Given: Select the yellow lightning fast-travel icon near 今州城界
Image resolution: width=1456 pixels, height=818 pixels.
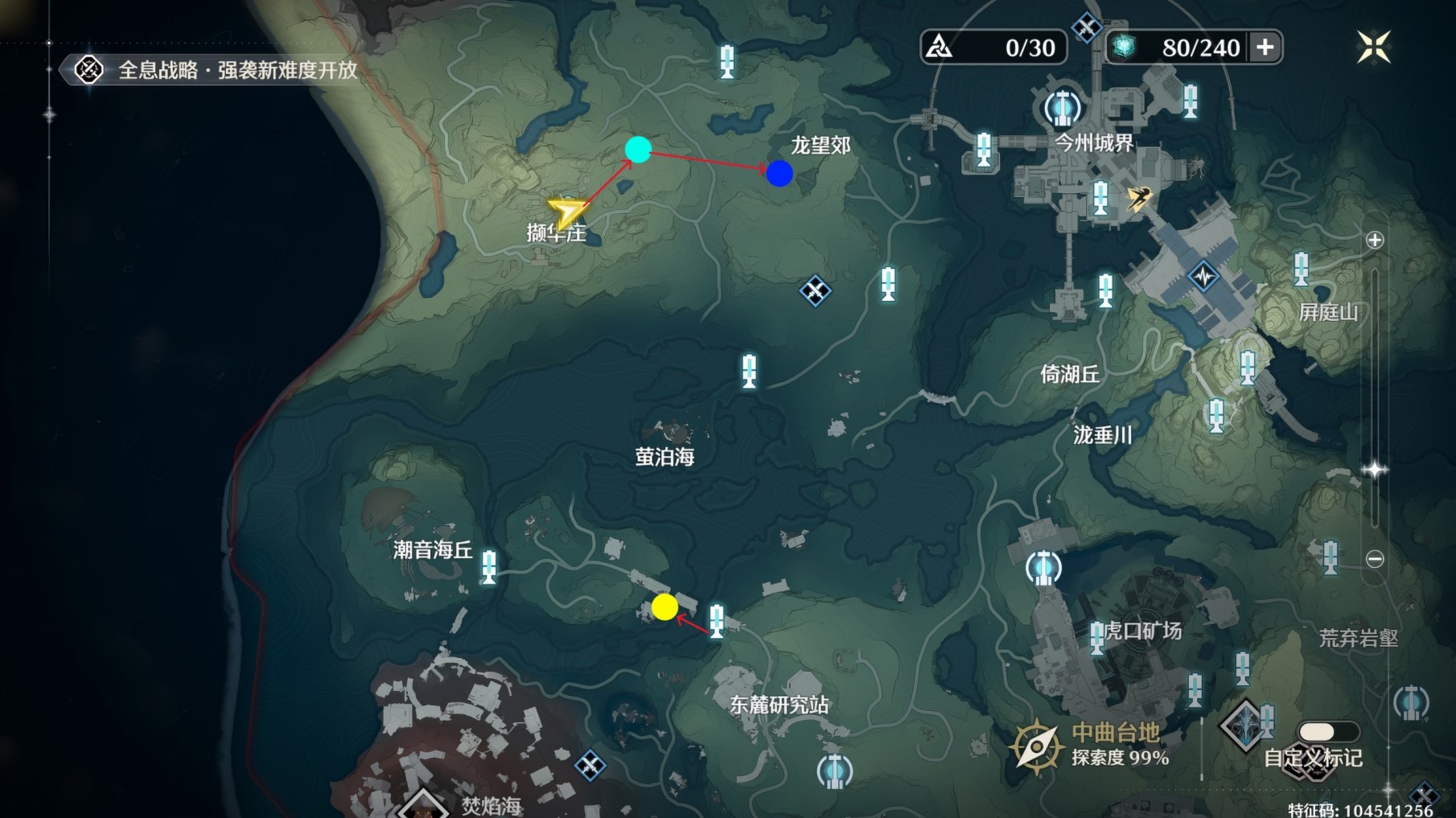Looking at the screenshot, I should (x=1138, y=198).
